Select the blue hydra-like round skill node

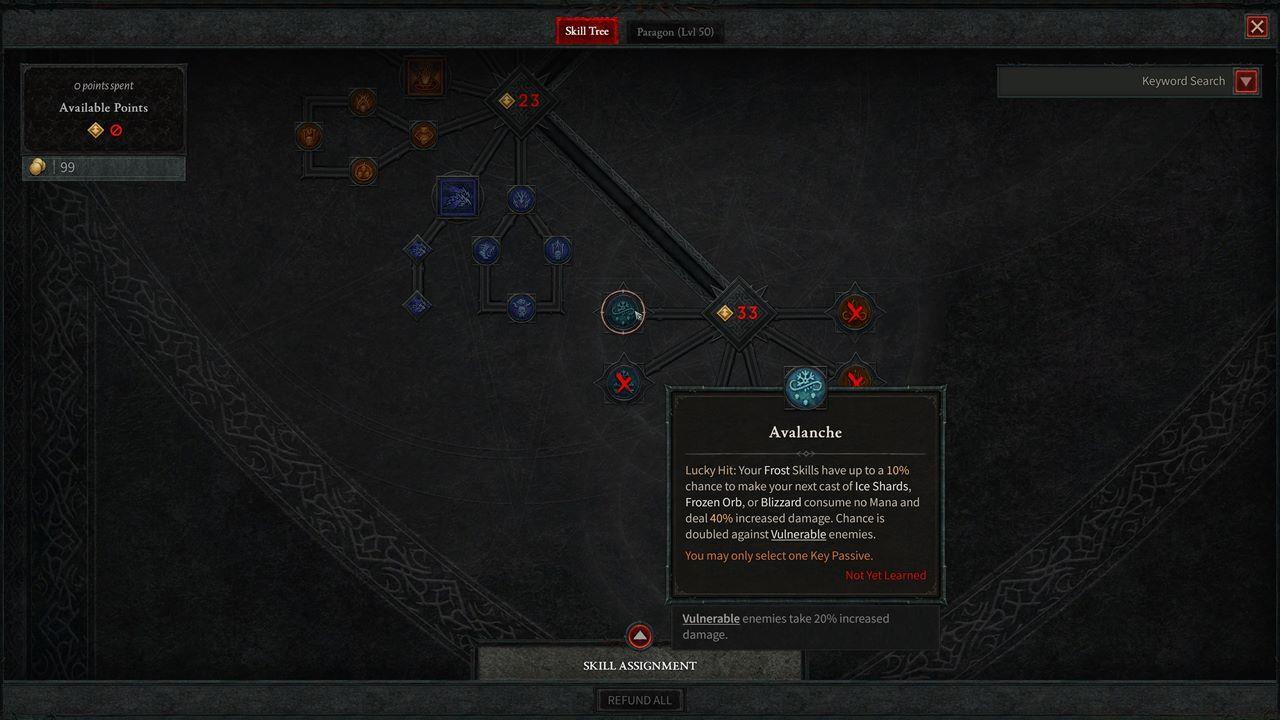[520, 199]
